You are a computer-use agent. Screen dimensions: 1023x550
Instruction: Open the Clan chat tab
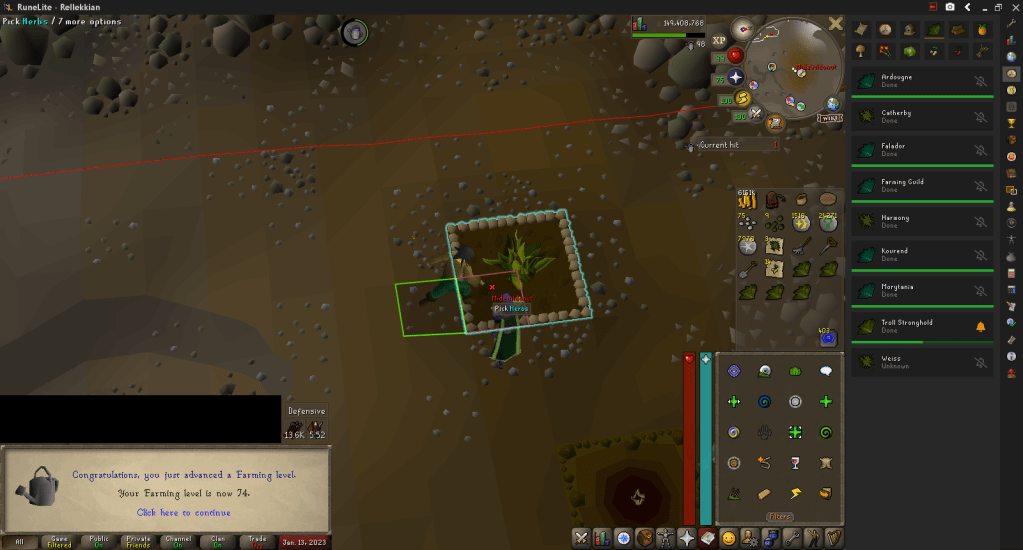pyautogui.click(x=218, y=541)
